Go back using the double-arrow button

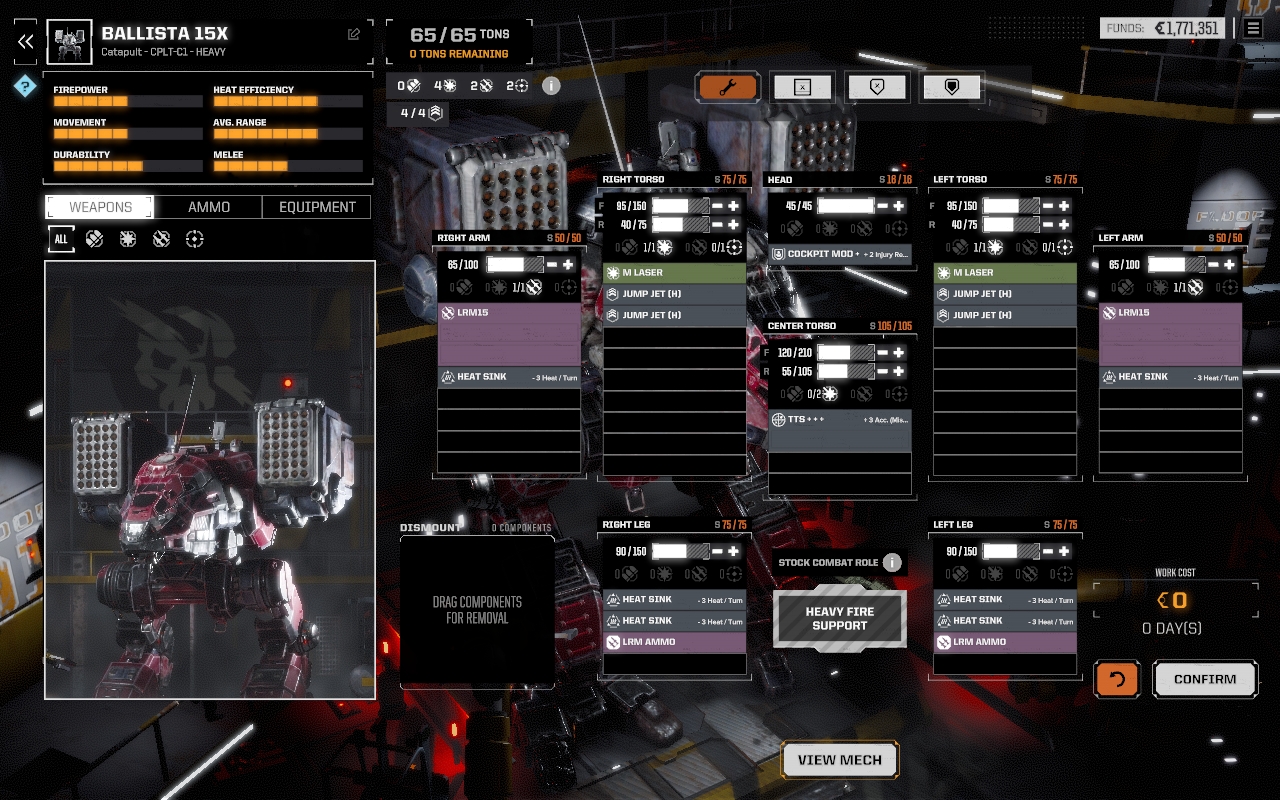26,41
